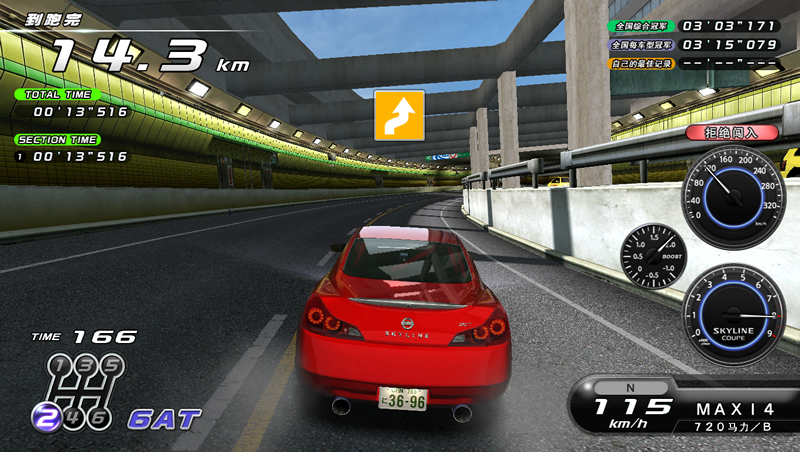Image resolution: width=800 pixels, height=452 pixels.
Task: Click the highlighted gear 2 on shifter diagram
Action: tap(44, 416)
